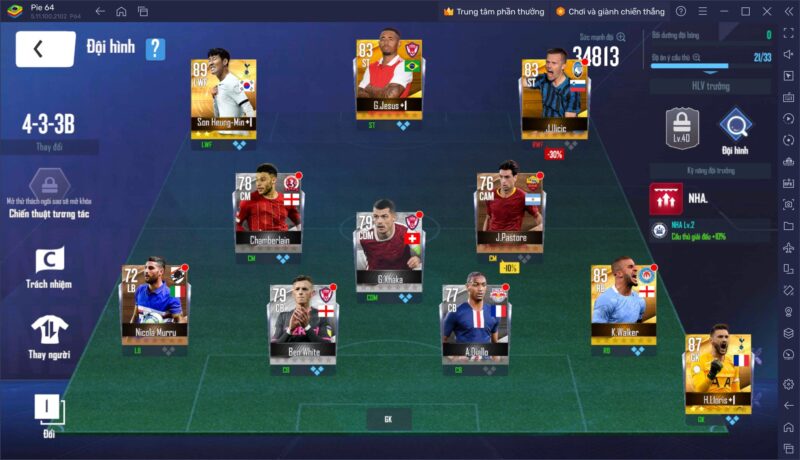Viewport: 800px width, 460px height.
Task: Change the 4-3-3B formation
Action: (x=49, y=146)
